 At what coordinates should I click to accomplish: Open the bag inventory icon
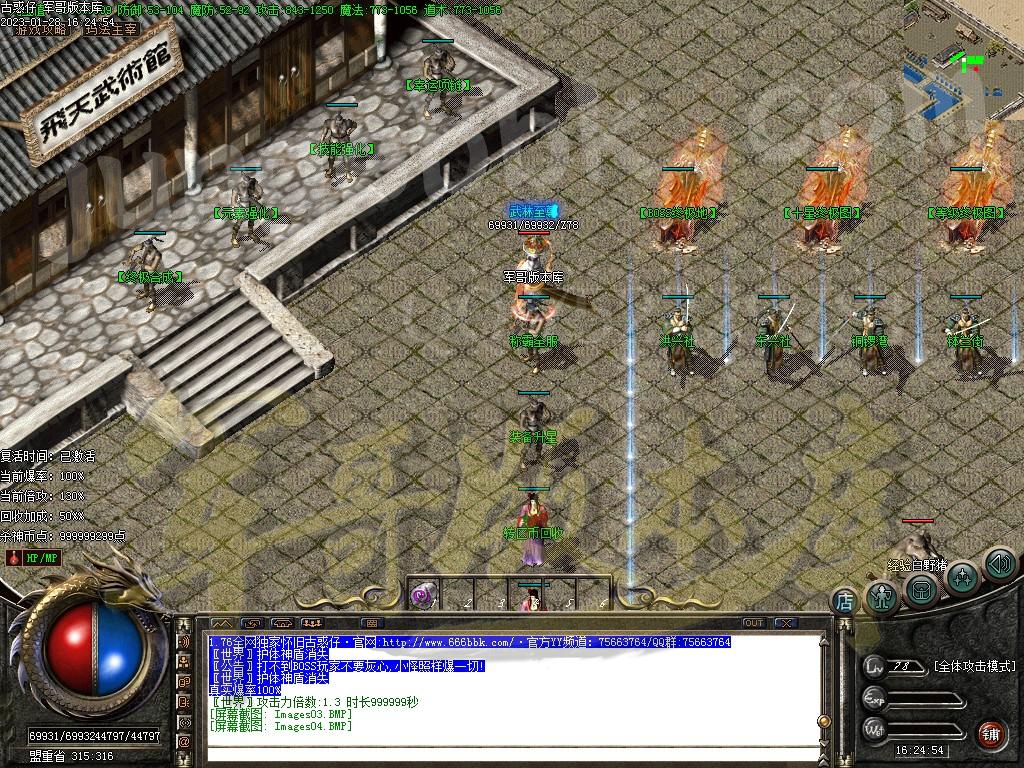point(922,589)
